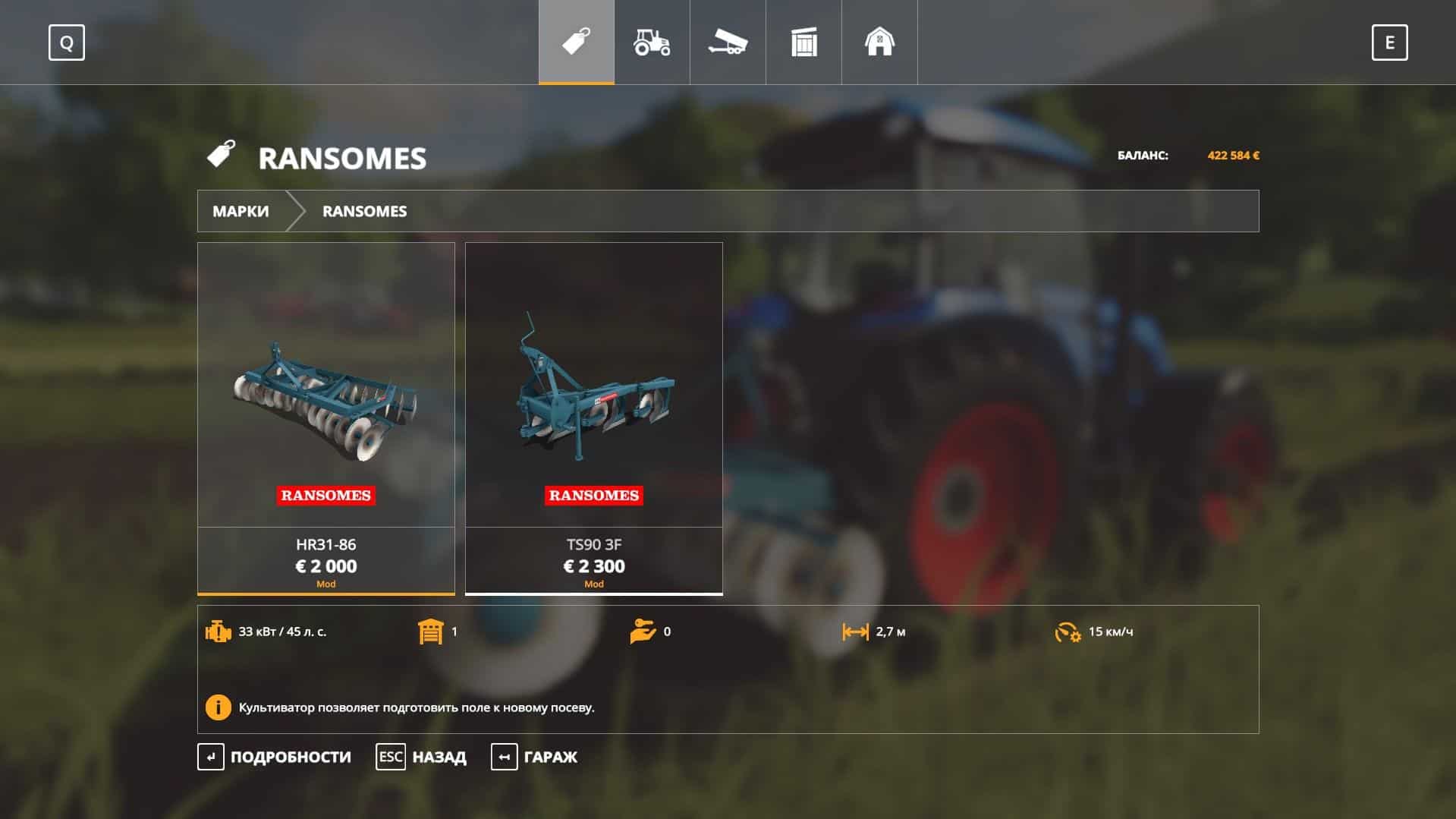1456x819 pixels.
Task: Click the RANSOMES breadcrumb entry
Action: pos(364,211)
